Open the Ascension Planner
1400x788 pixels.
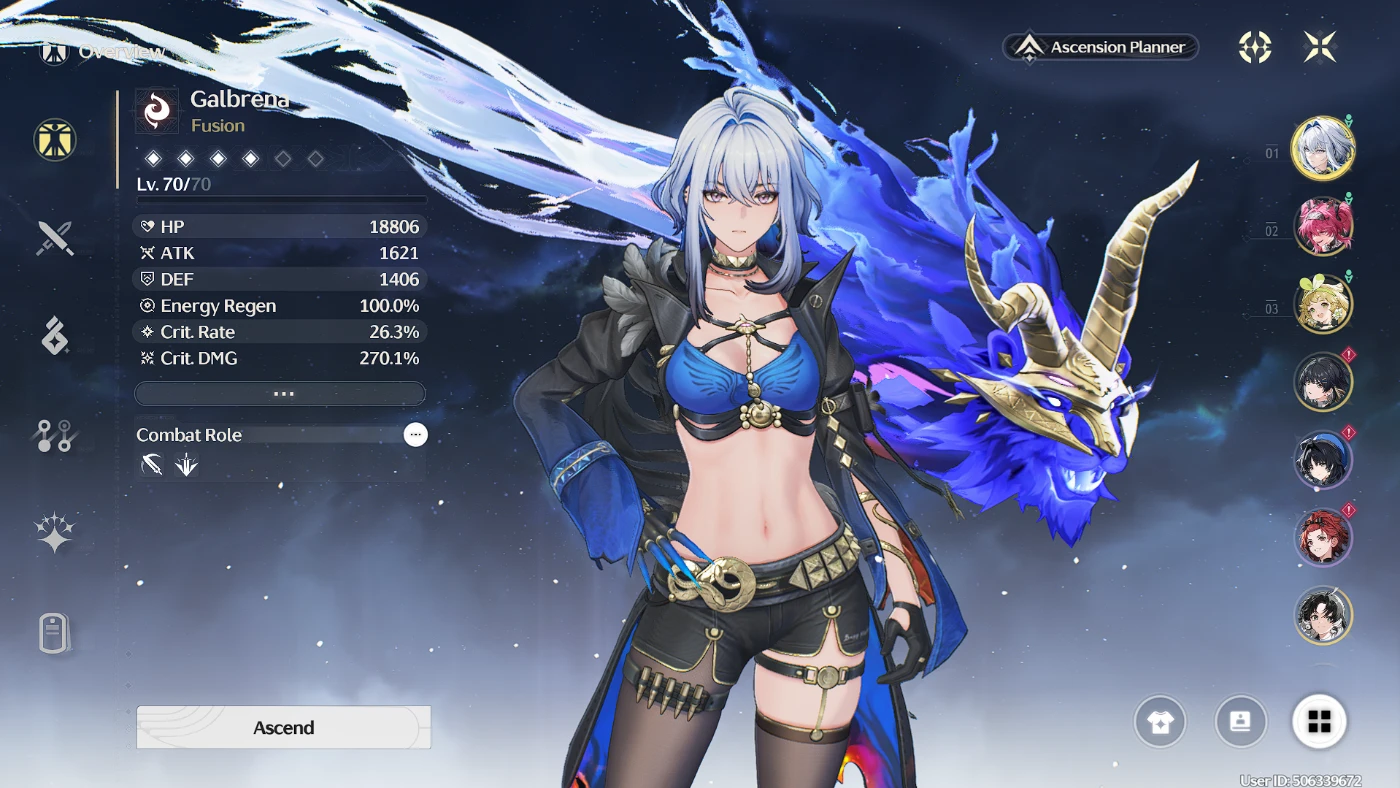click(1101, 47)
